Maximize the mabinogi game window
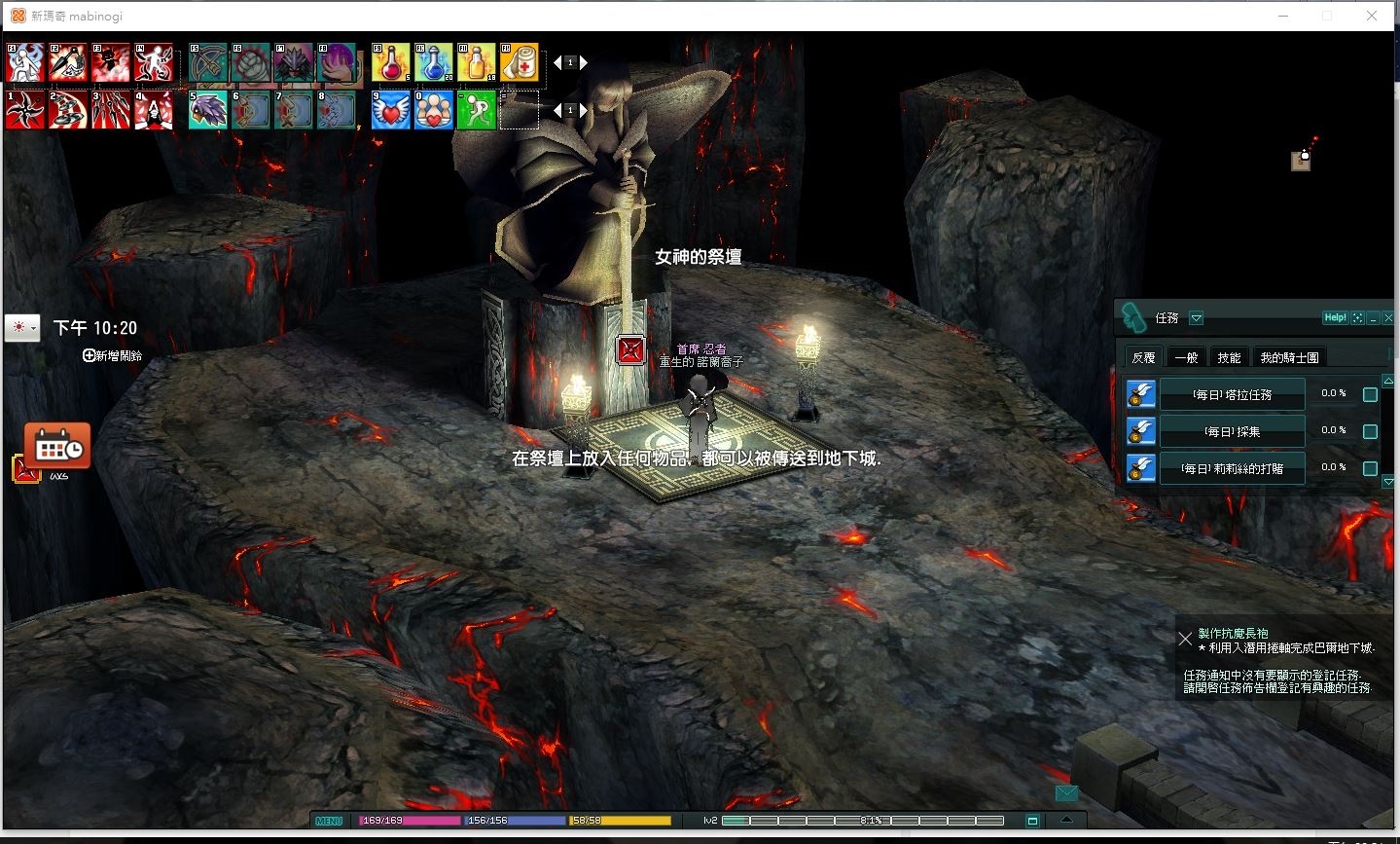The height and width of the screenshot is (844, 1400). 1327,16
